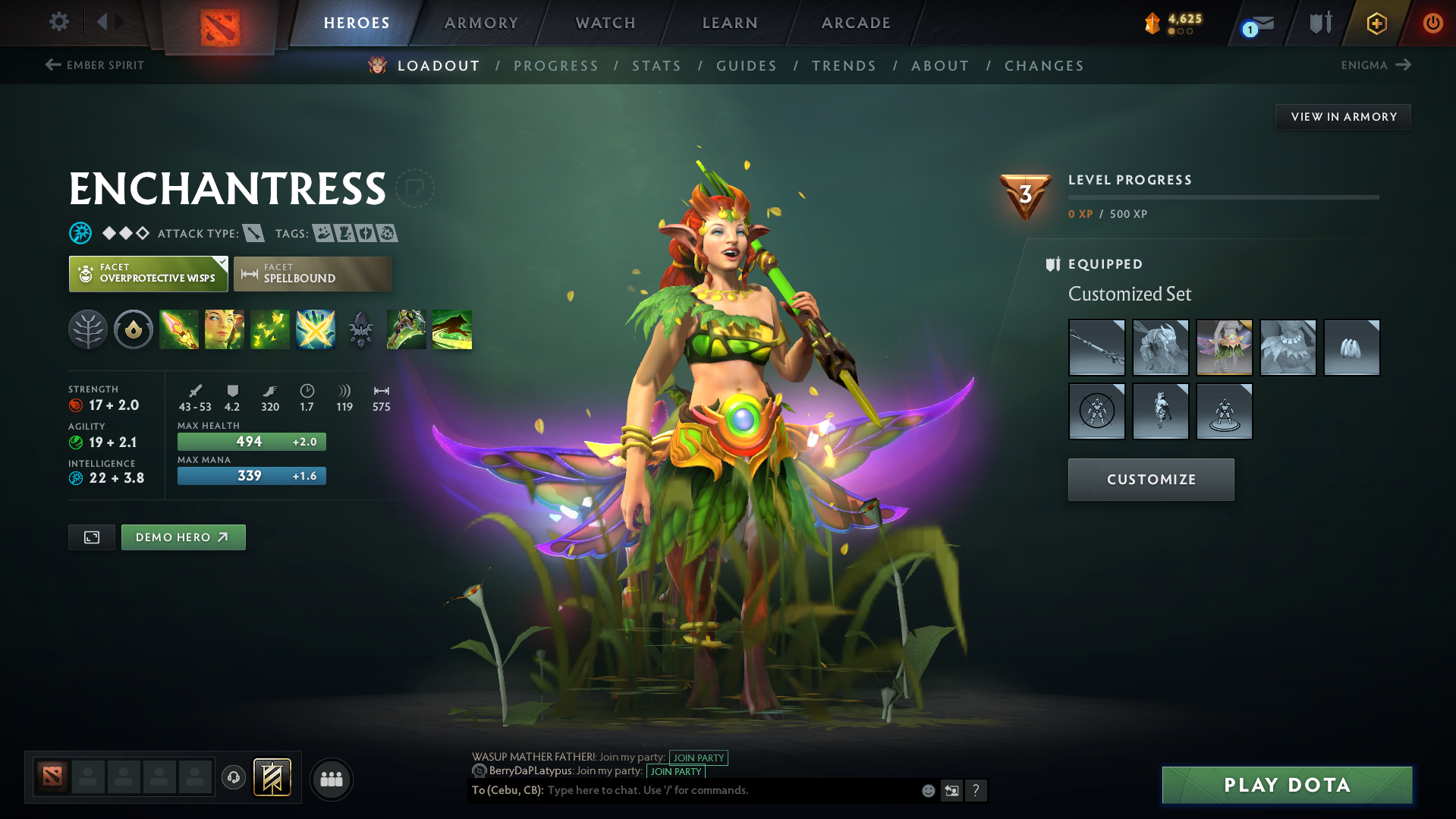Open the chat channel selector next to input
The height and width of the screenshot is (819, 1456).
(x=952, y=790)
